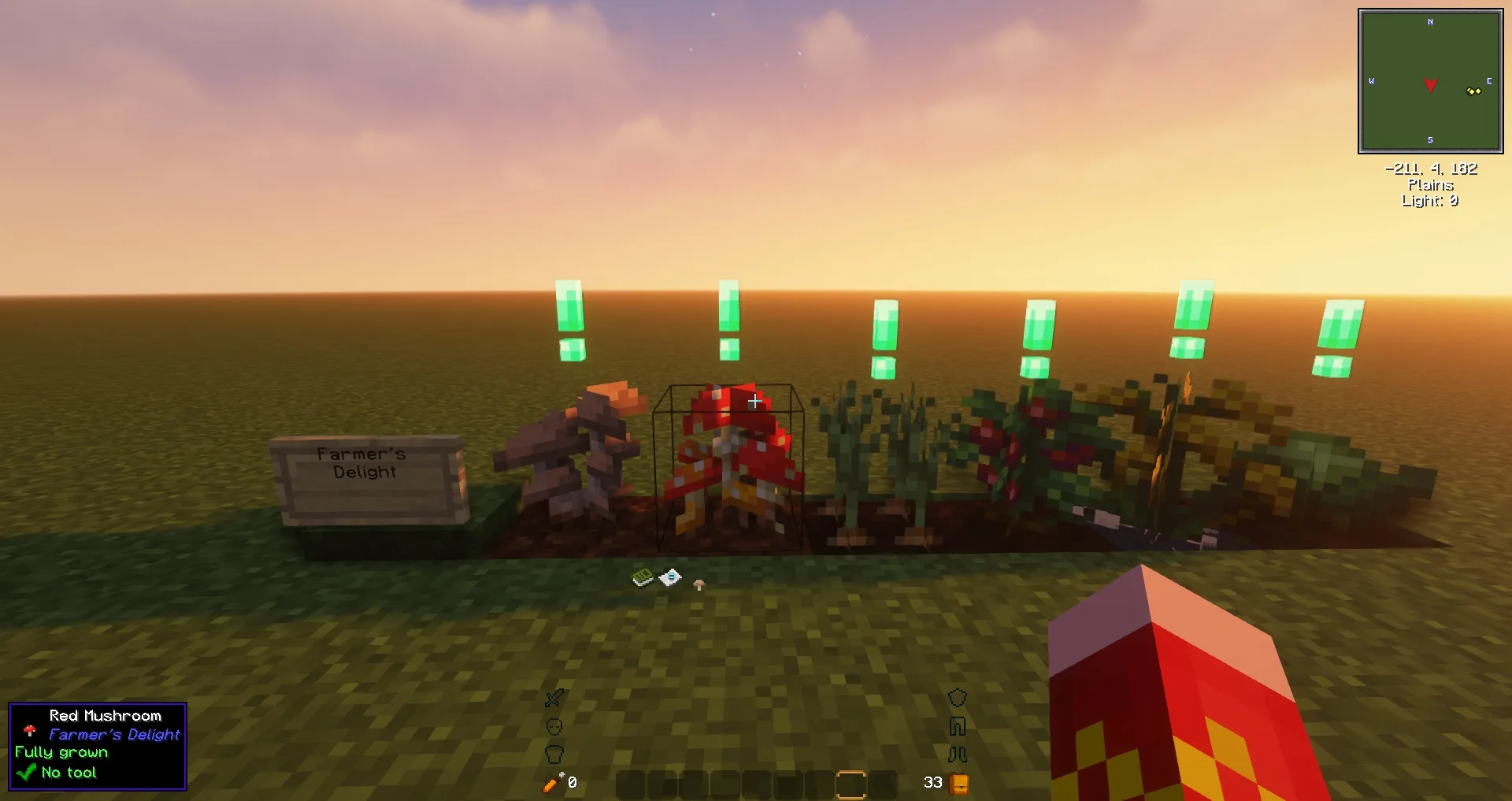
Task: Toggle the green checkmark beside No tool
Action: 28,772
